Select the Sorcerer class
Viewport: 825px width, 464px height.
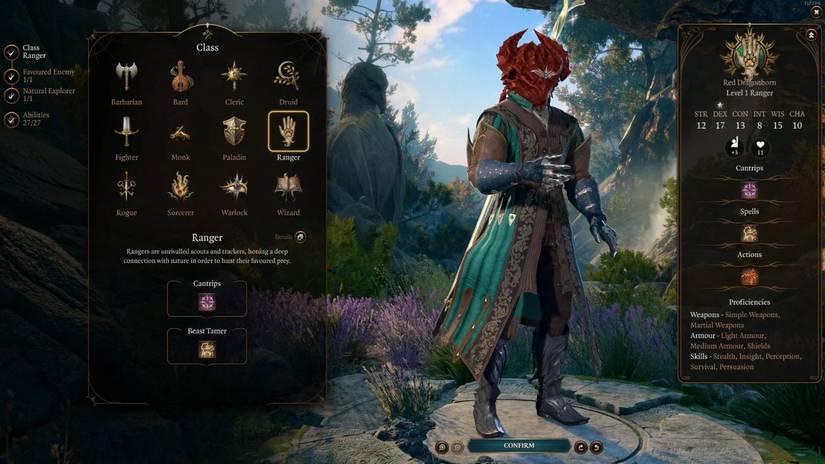(180, 188)
